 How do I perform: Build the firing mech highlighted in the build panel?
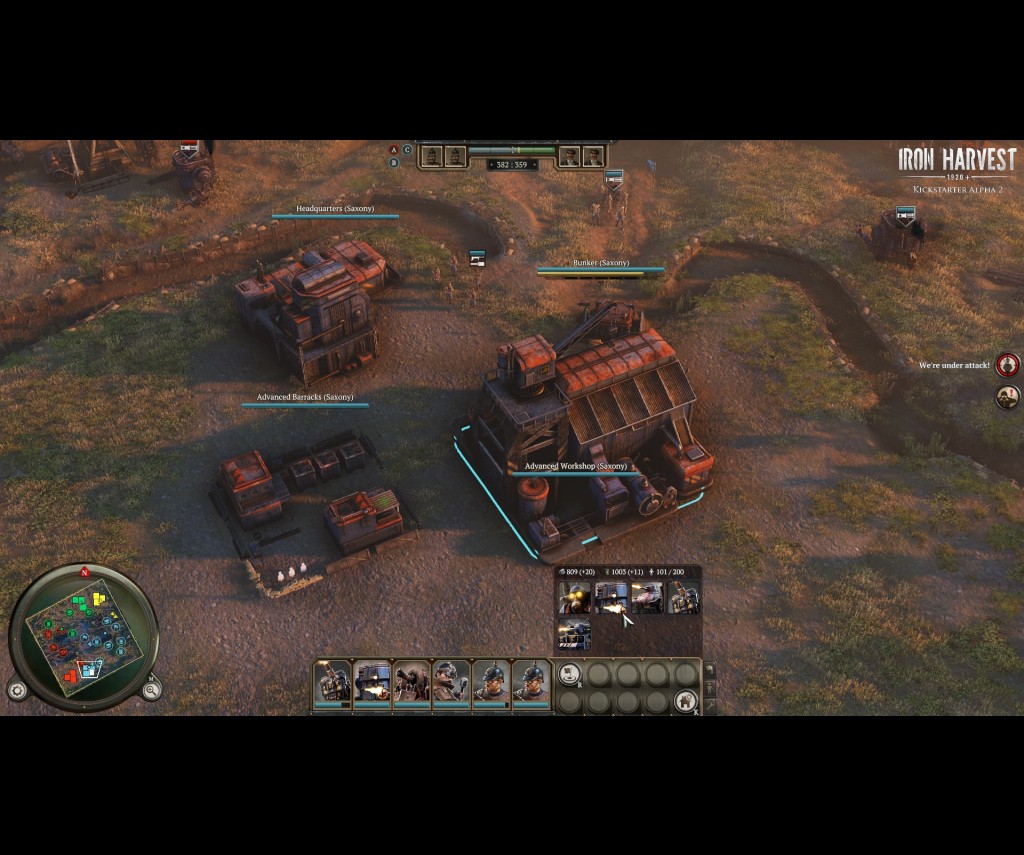[610, 598]
